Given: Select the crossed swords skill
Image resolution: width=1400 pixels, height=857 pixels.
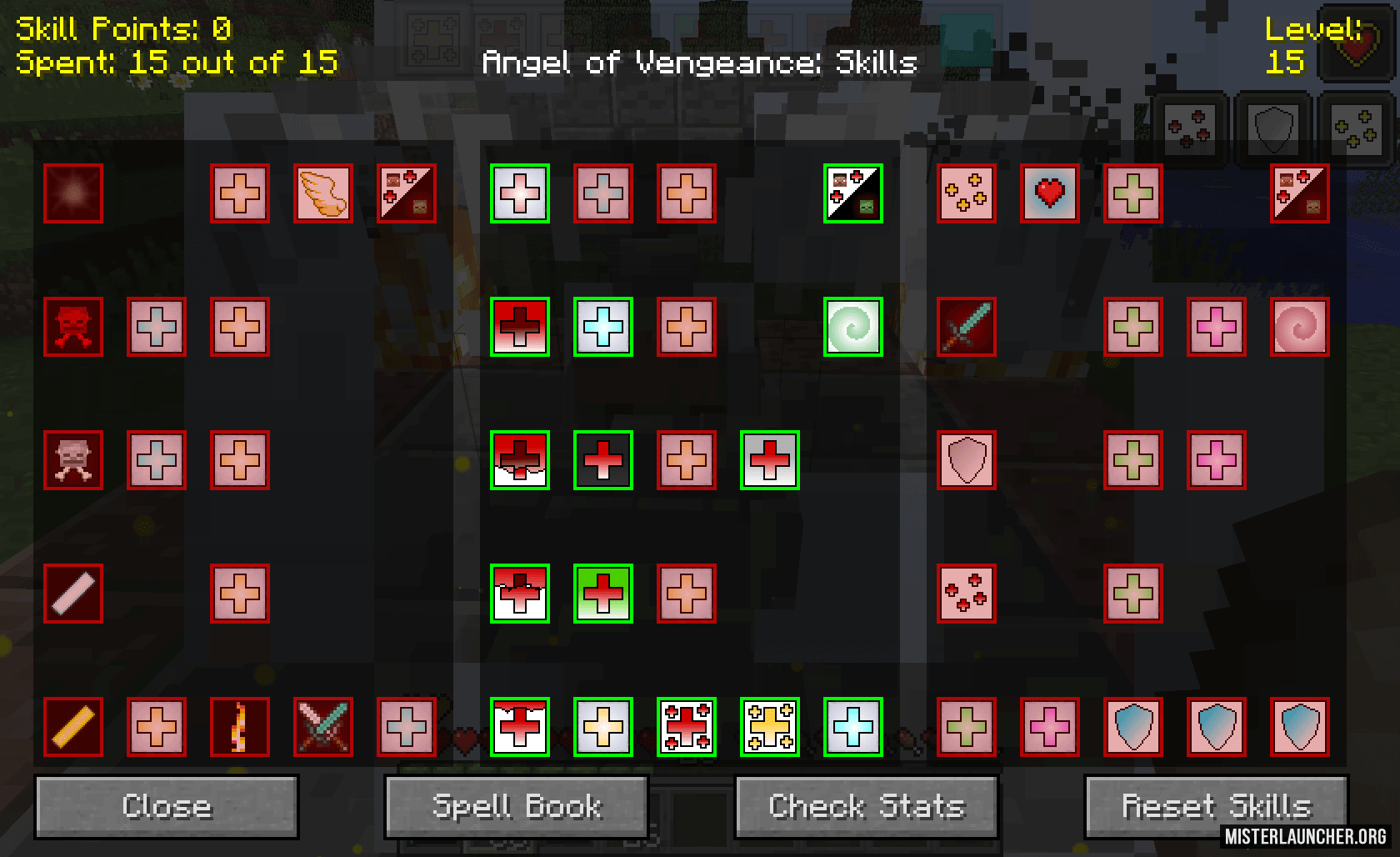Looking at the screenshot, I should pyautogui.click(x=323, y=727).
